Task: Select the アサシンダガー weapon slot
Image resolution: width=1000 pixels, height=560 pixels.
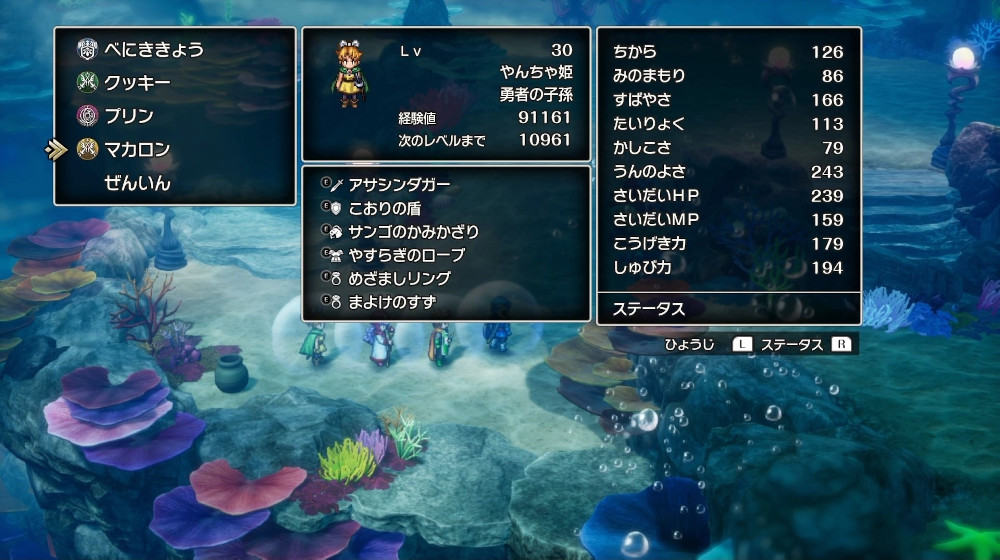Action: (x=400, y=185)
